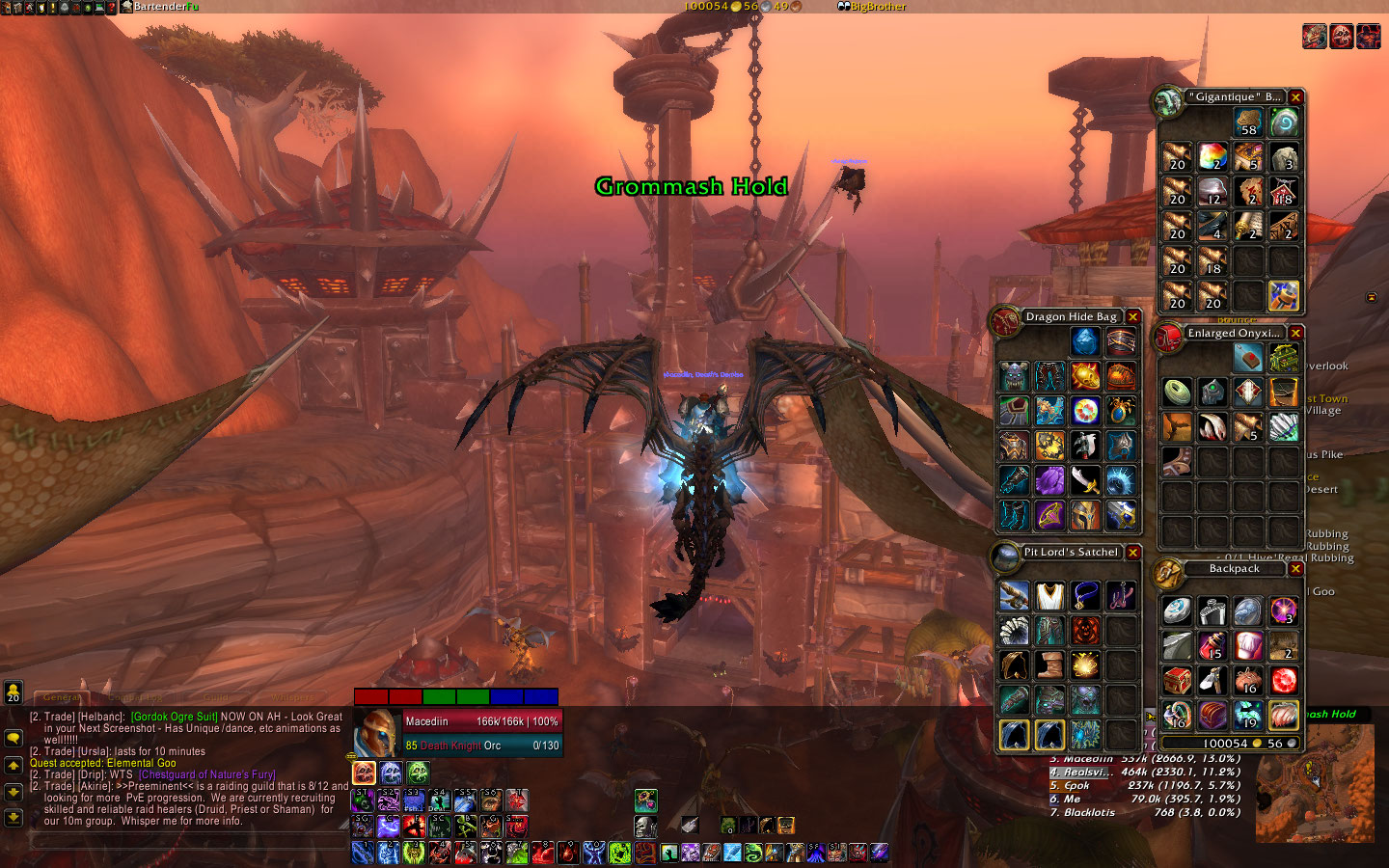Pick the engineering tool in the gold-bordered slot

pos(1283,296)
